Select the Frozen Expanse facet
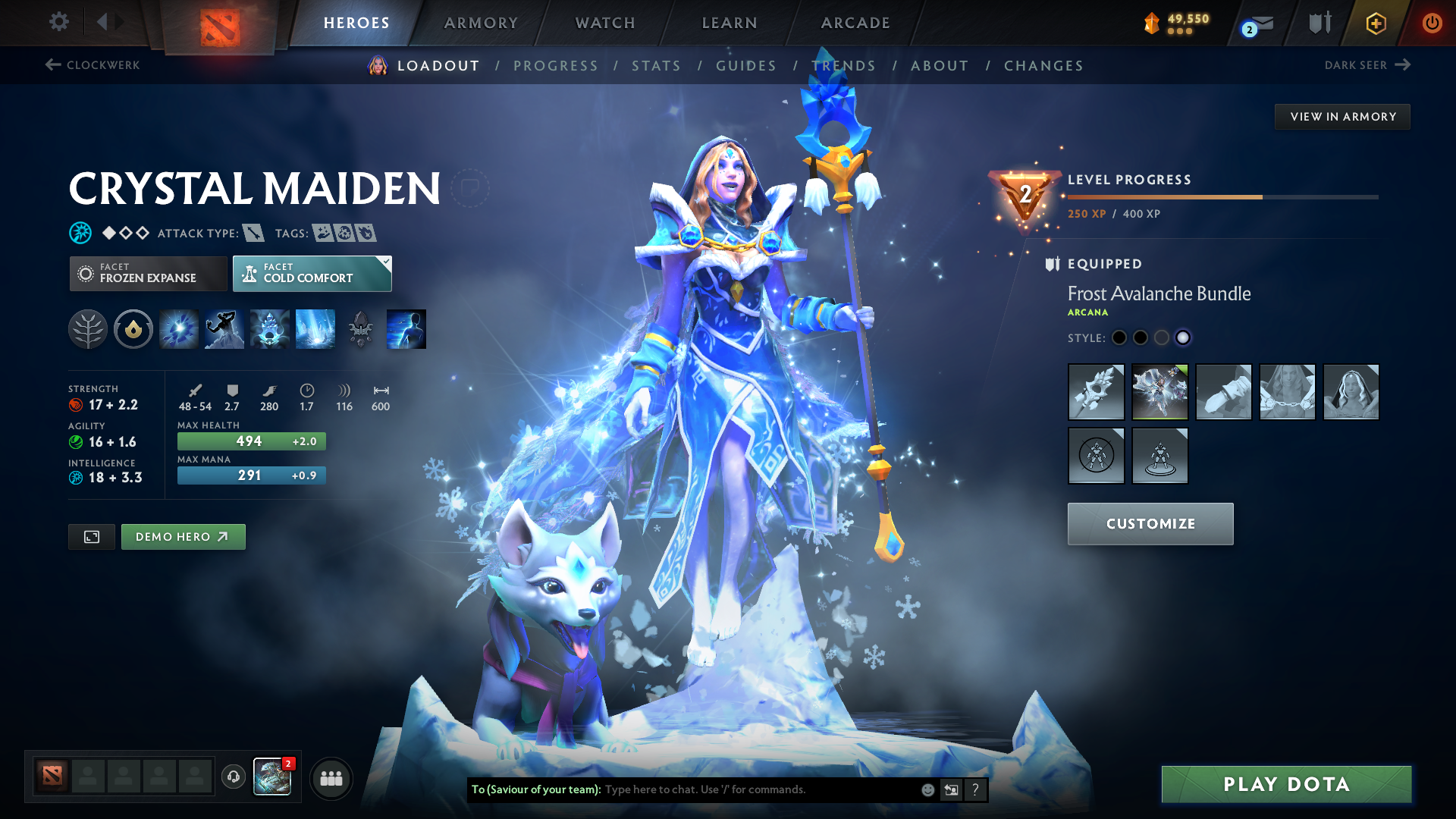1456x819 pixels. [148, 273]
